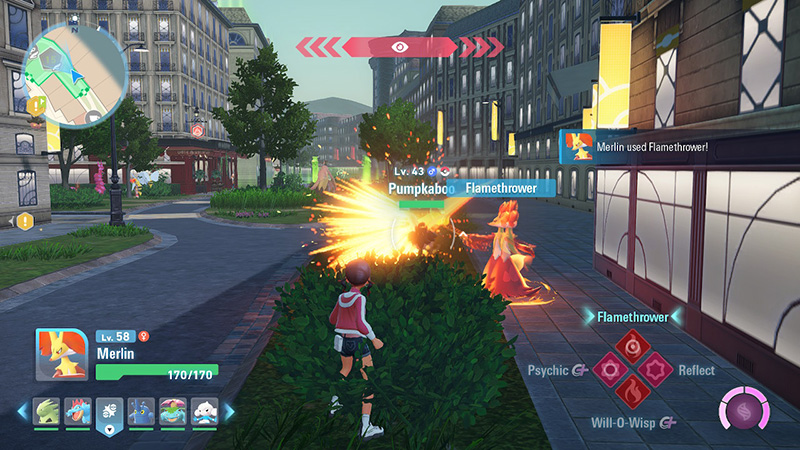Click the red eye alert indicator
The height and width of the screenshot is (450, 800).
click(x=400, y=47)
